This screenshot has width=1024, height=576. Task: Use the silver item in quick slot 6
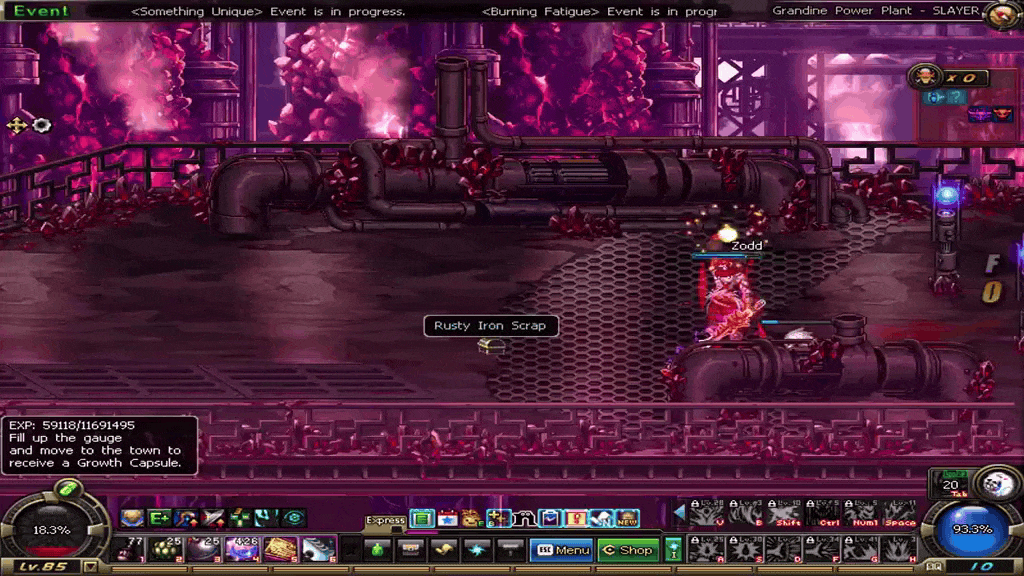pos(318,548)
